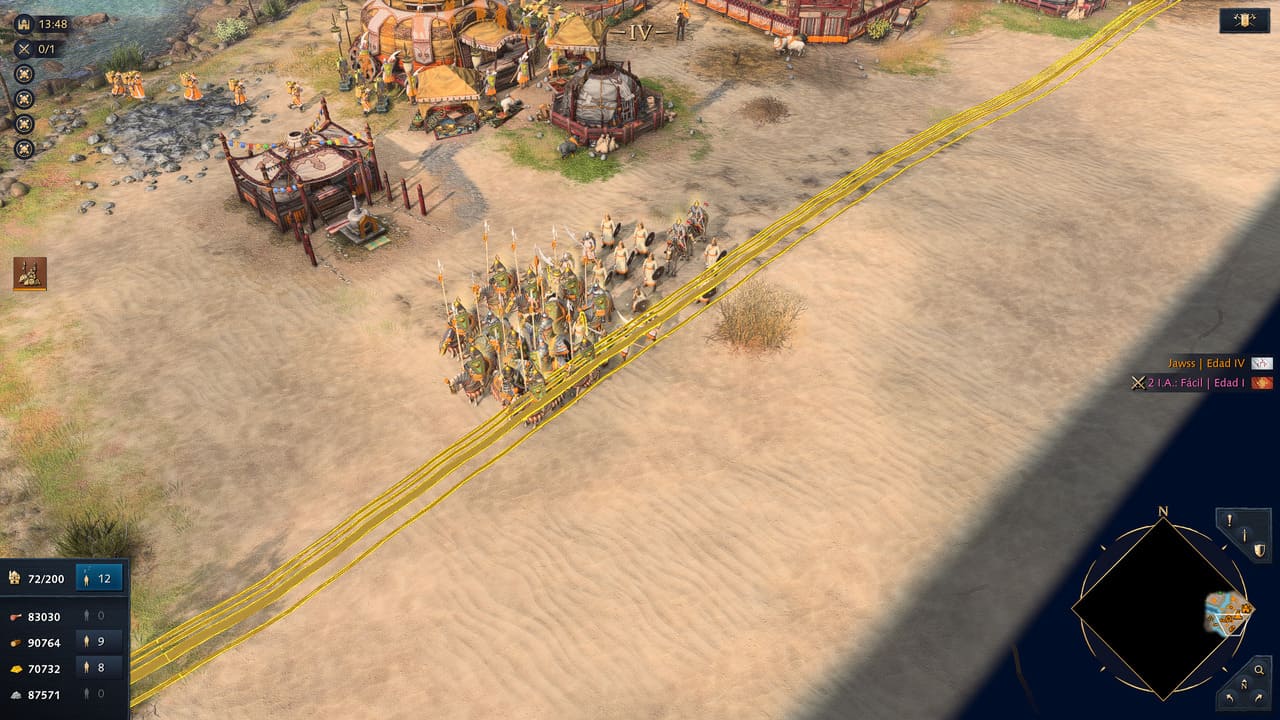1280x720 pixels.
Task: Click the conquest objective tracker showing 0/1
Action: pyautogui.click(x=38, y=48)
